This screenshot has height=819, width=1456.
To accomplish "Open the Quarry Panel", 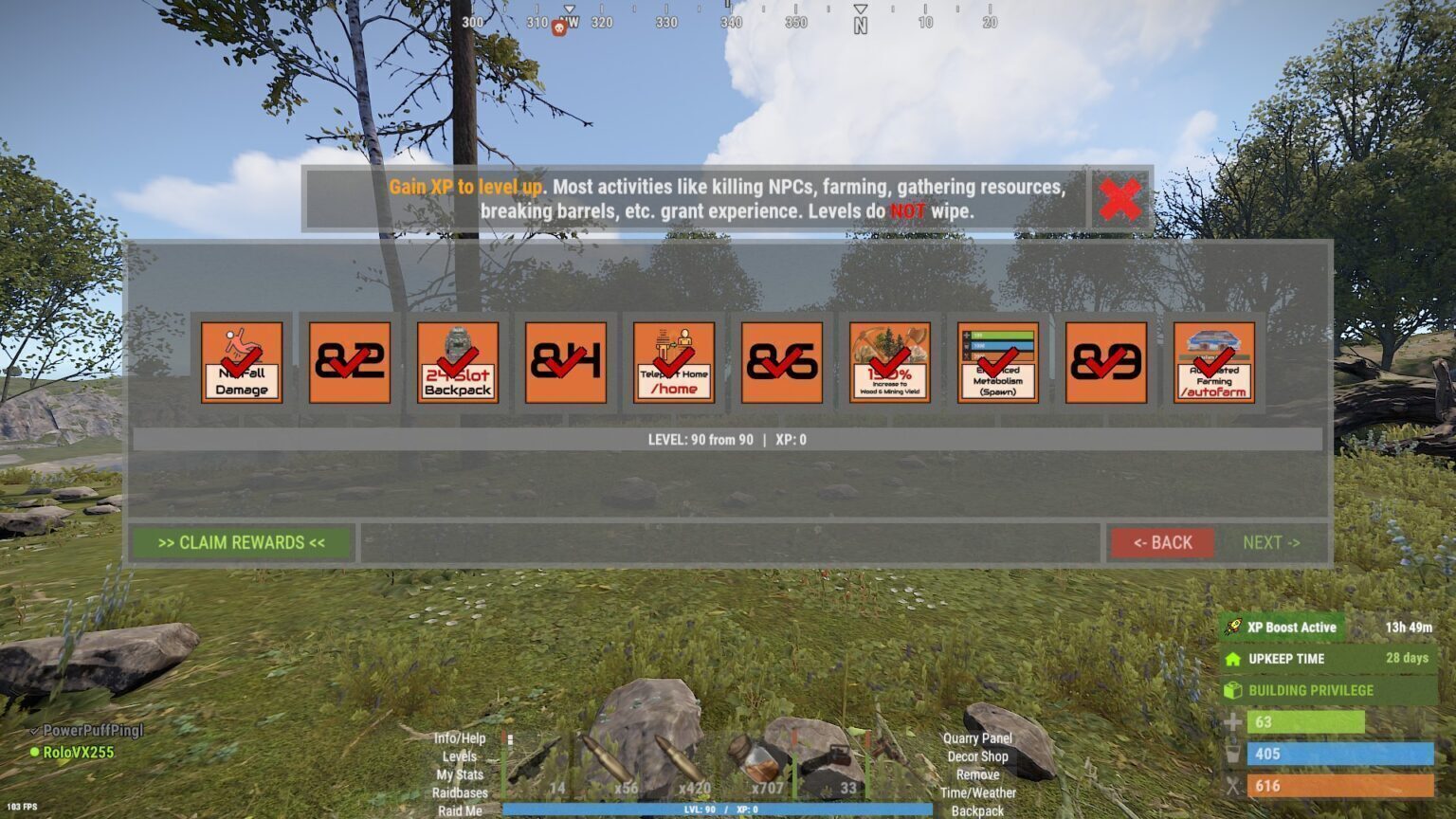I will 977,738.
